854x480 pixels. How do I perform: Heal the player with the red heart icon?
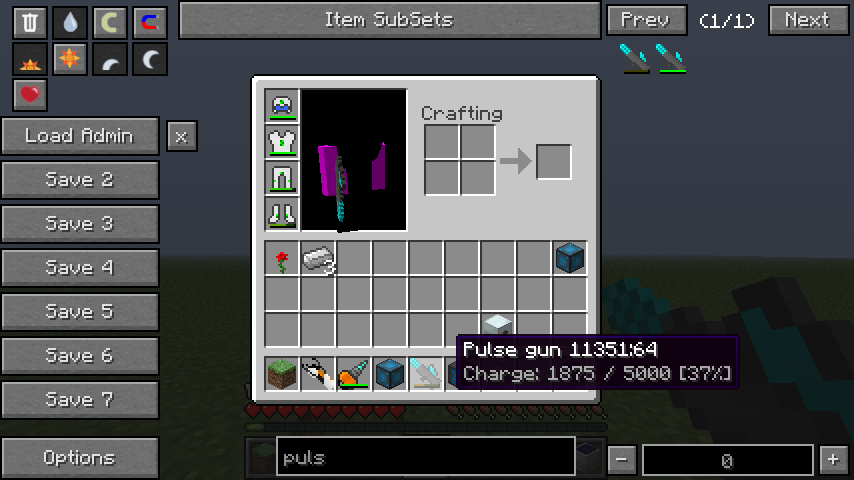[x=31, y=95]
